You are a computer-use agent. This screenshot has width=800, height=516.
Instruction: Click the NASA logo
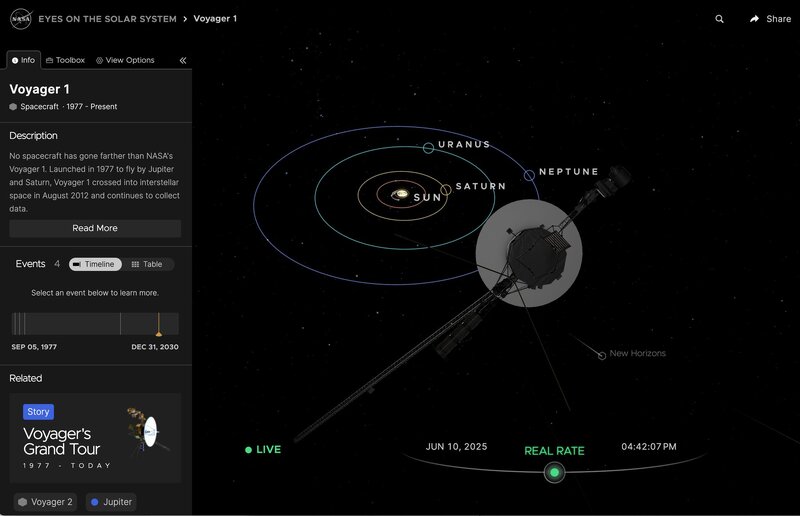coord(20,18)
